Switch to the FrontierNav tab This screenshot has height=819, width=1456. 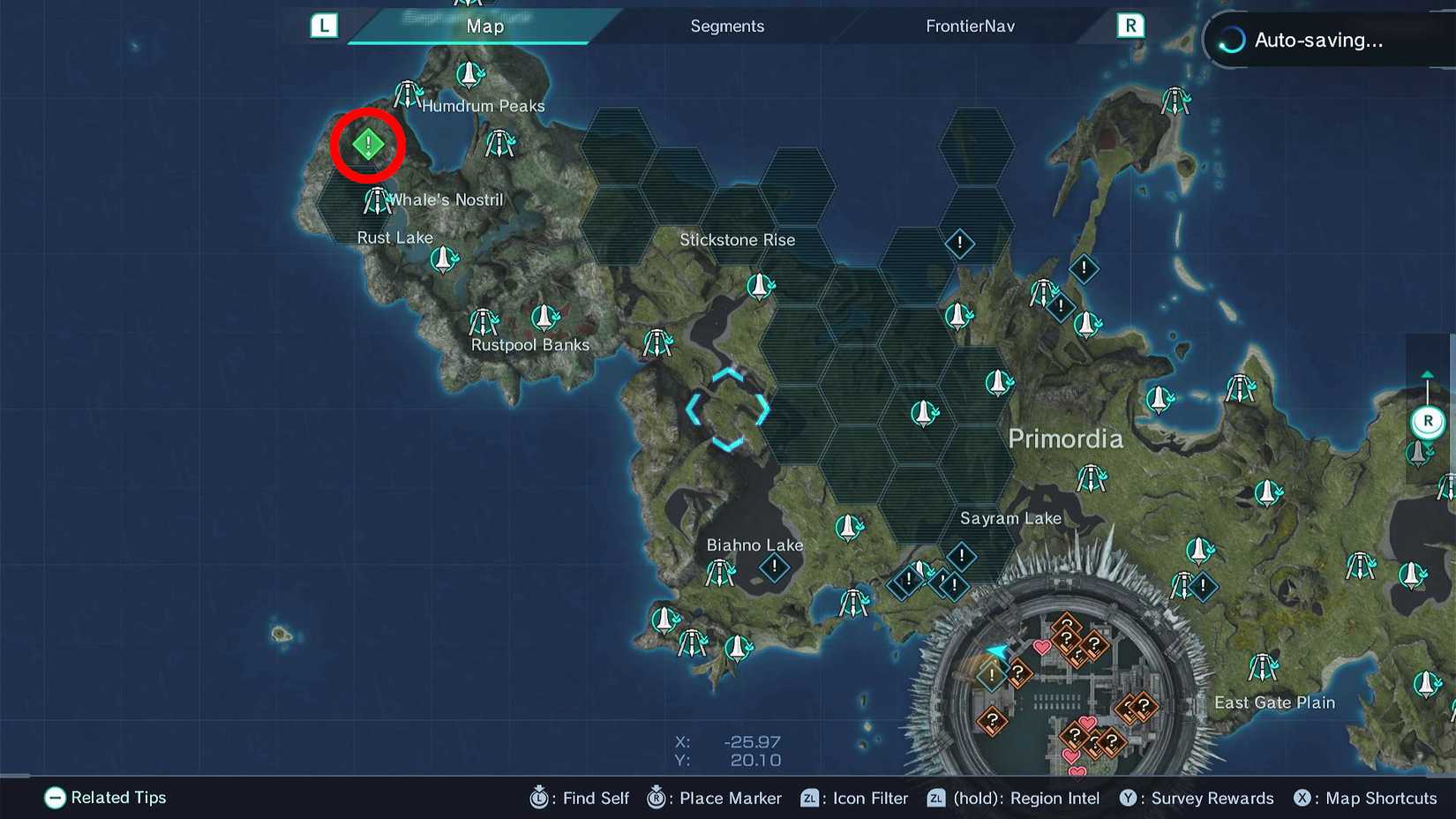[x=969, y=26]
